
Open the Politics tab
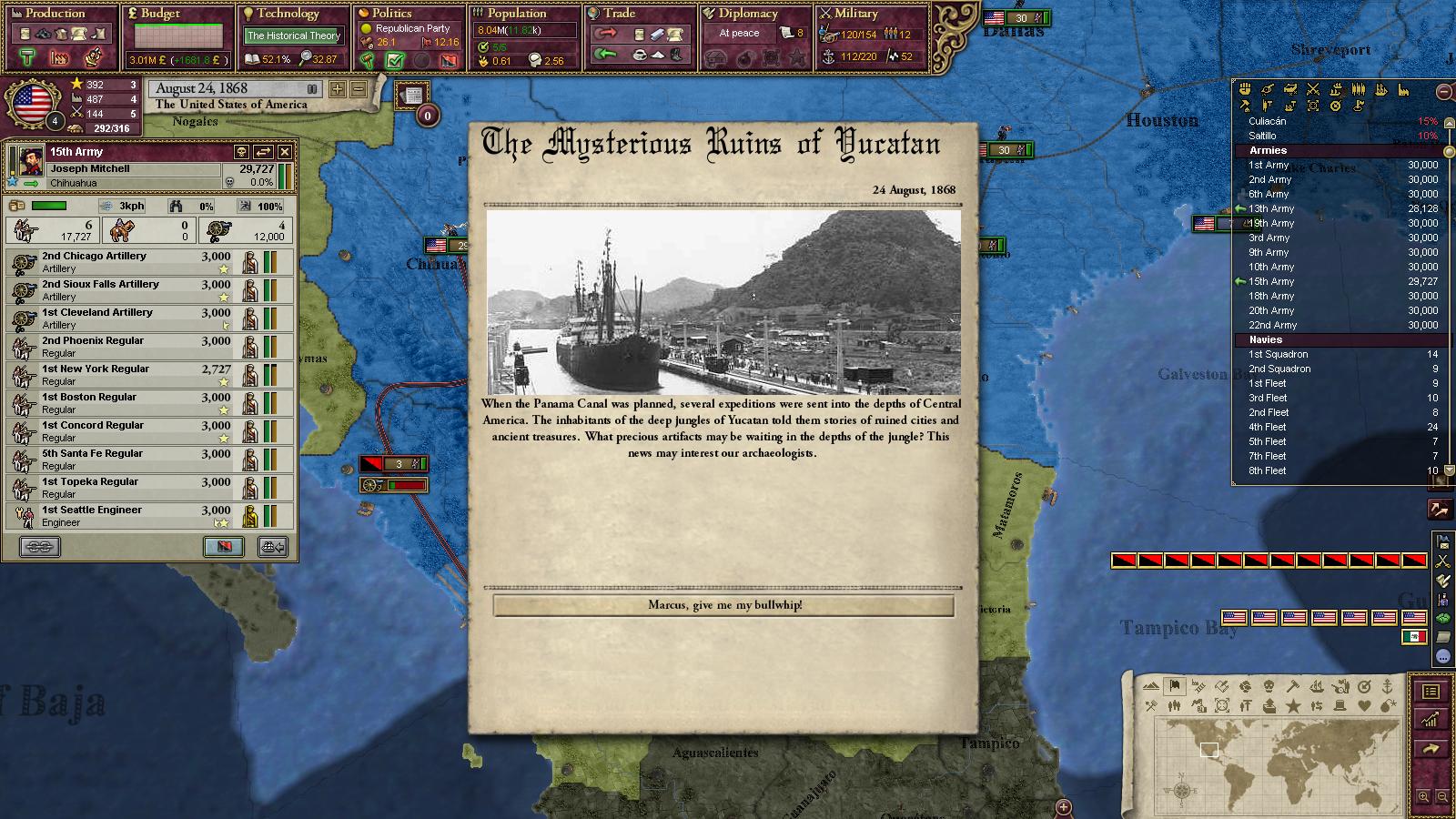coord(392,14)
